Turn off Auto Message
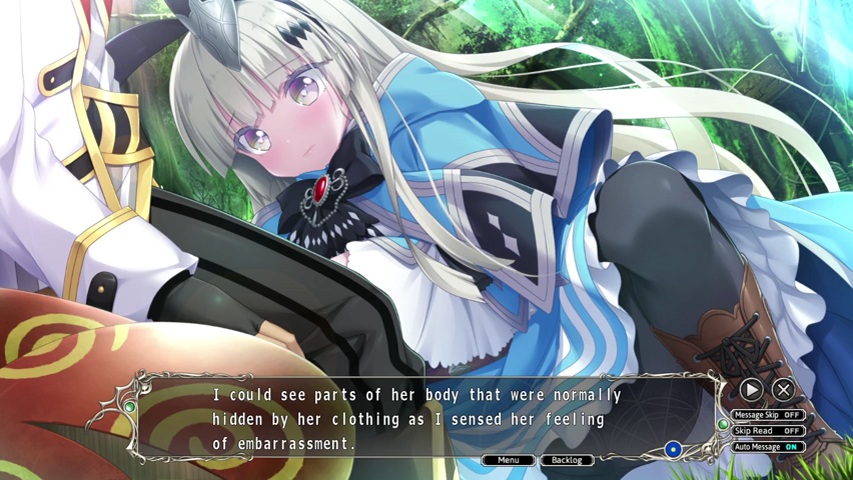 click(768, 446)
